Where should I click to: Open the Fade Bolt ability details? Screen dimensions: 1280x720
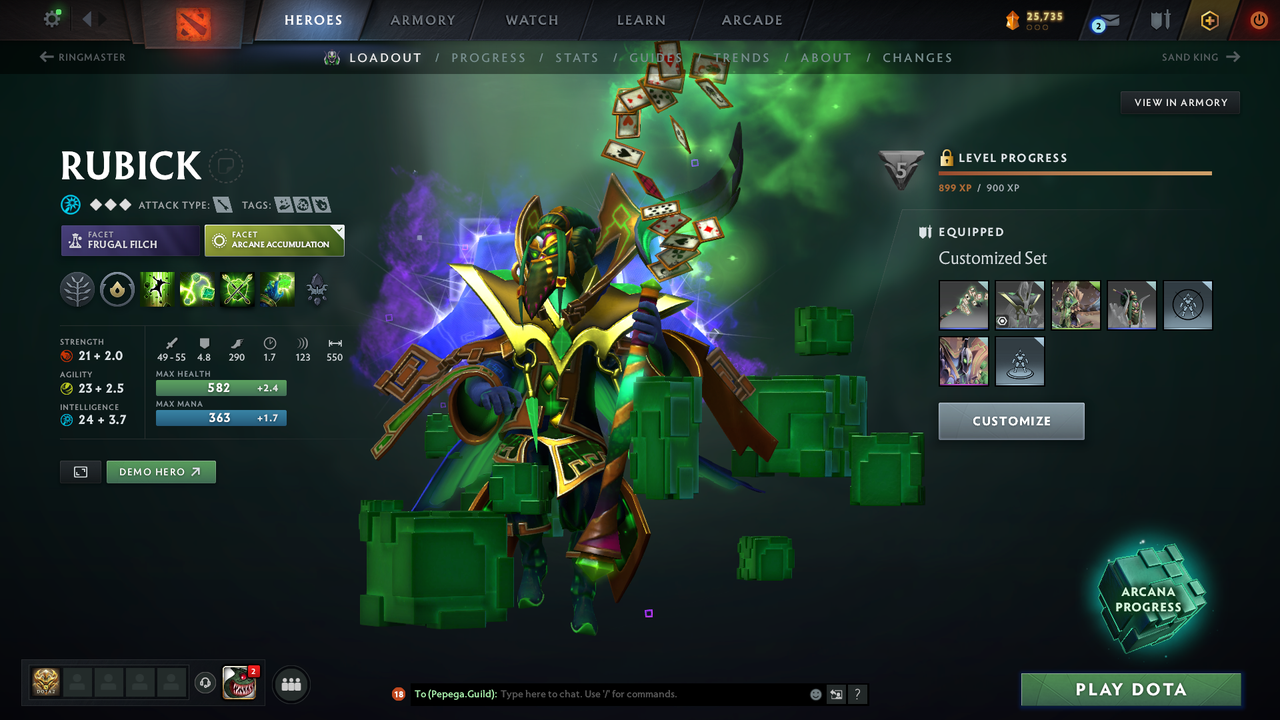point(197,289)
